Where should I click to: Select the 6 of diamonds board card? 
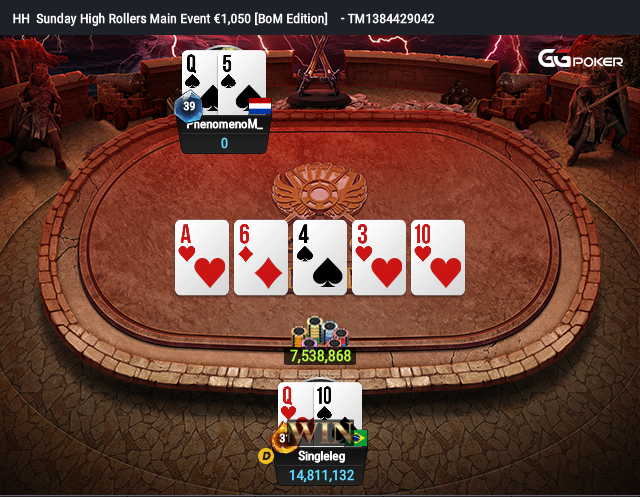click(261, 258)
